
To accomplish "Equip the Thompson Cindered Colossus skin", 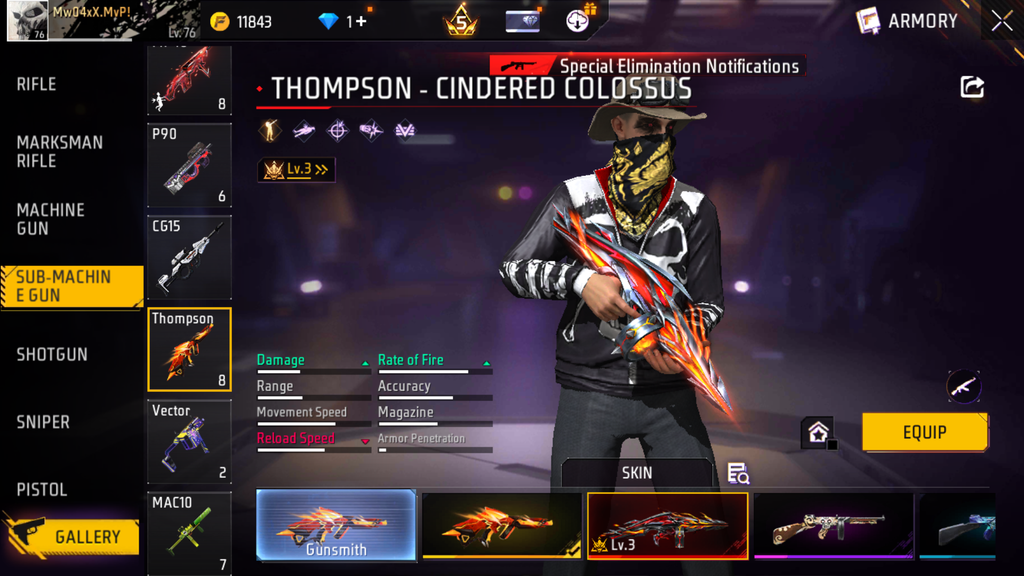I will [x=925, y=432].
